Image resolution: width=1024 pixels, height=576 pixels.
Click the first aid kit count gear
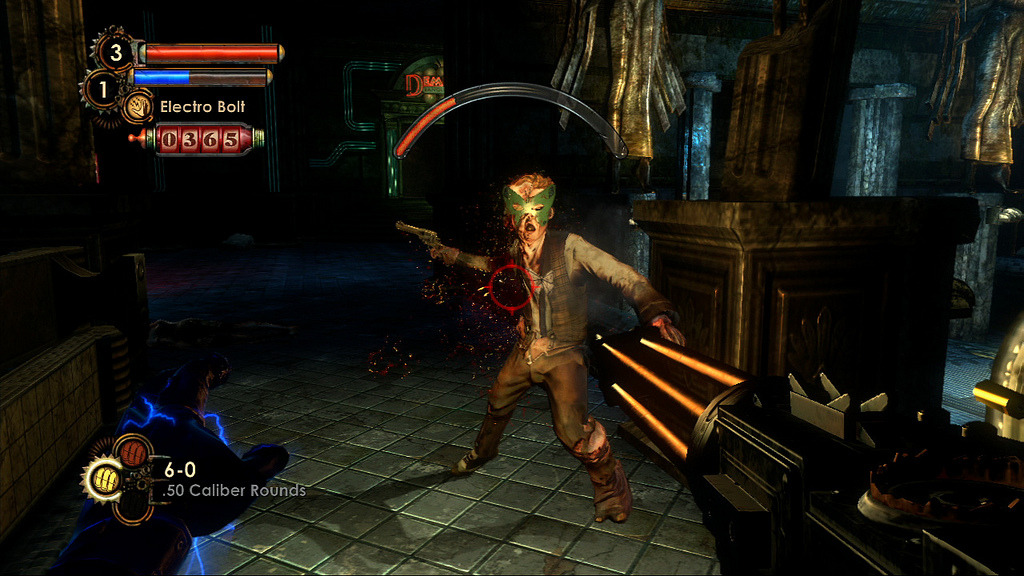coord(114,51)
